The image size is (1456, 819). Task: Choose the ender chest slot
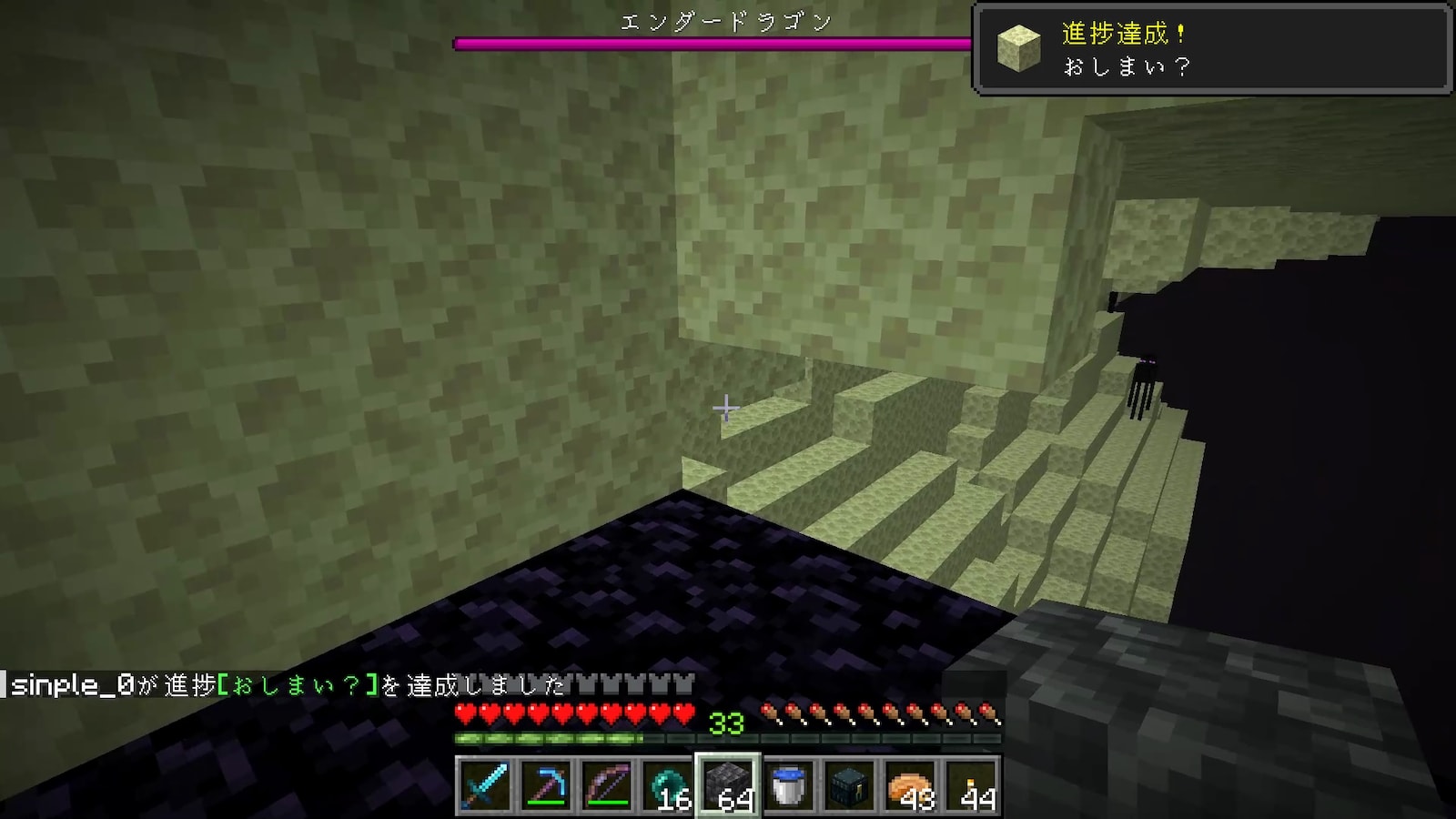click(850, 784)
